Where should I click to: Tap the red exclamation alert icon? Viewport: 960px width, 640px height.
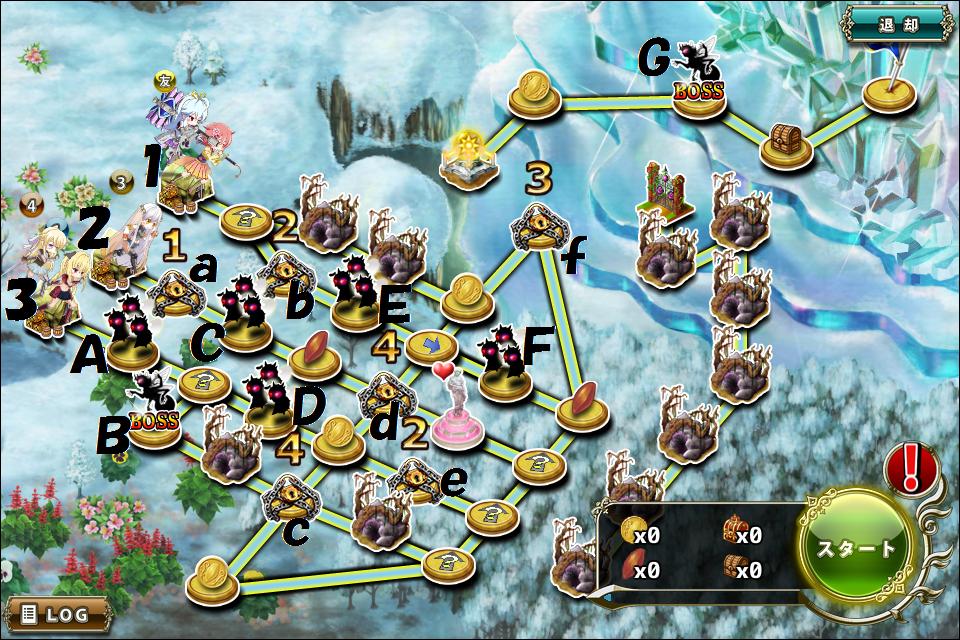coord(910,467)
